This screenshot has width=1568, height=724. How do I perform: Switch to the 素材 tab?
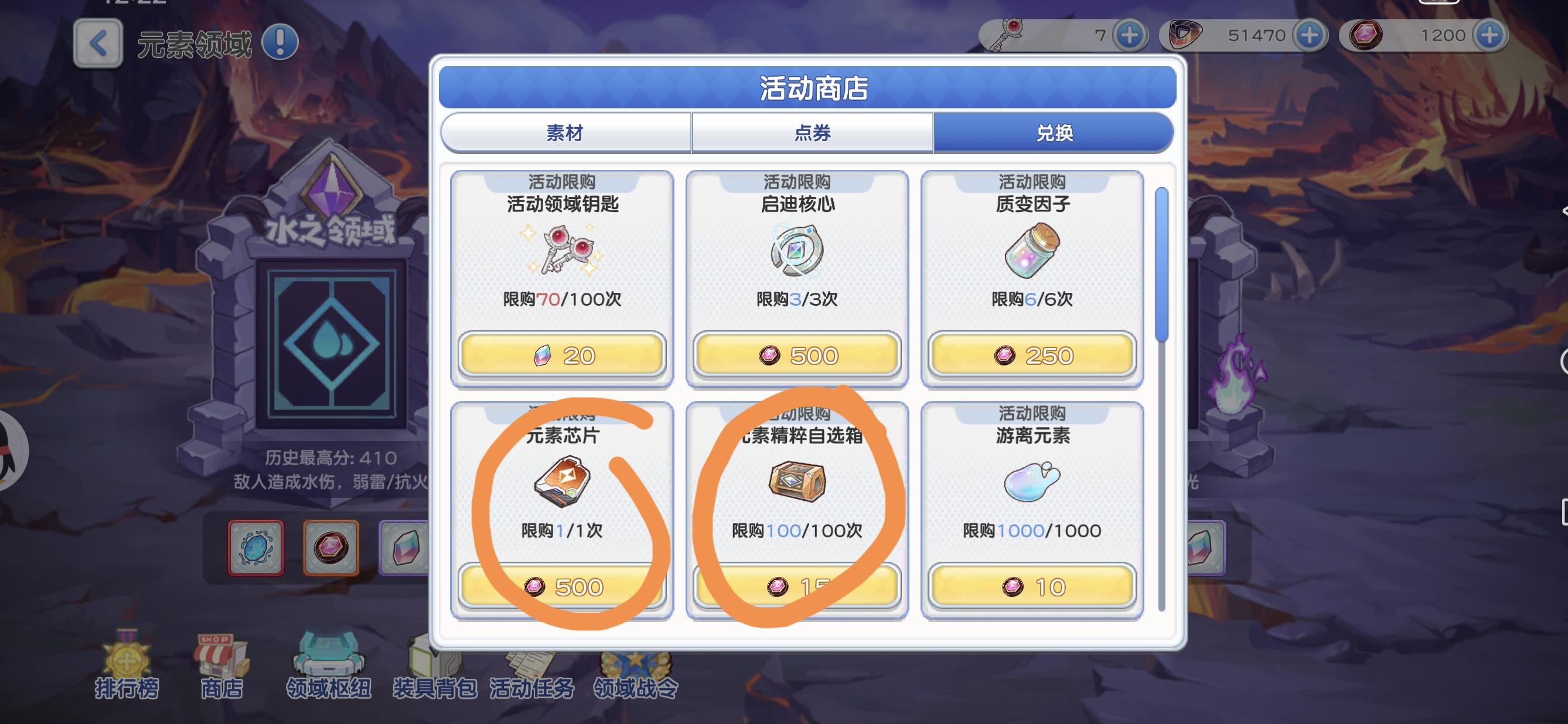566,132
